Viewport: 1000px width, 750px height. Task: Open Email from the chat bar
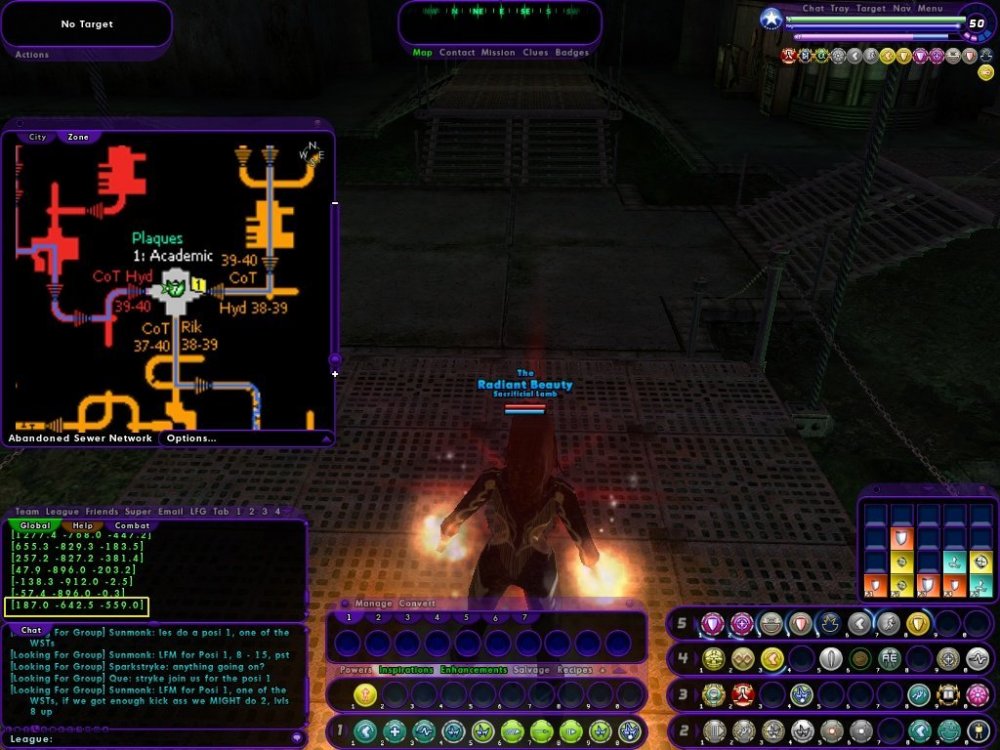[x=171, y=511]
